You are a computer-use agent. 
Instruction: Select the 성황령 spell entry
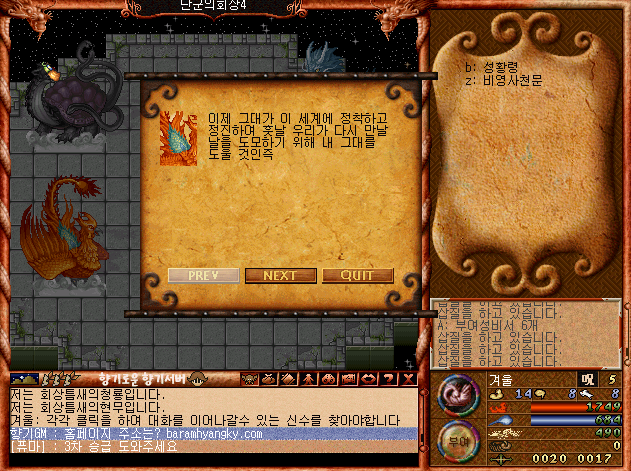494,67
